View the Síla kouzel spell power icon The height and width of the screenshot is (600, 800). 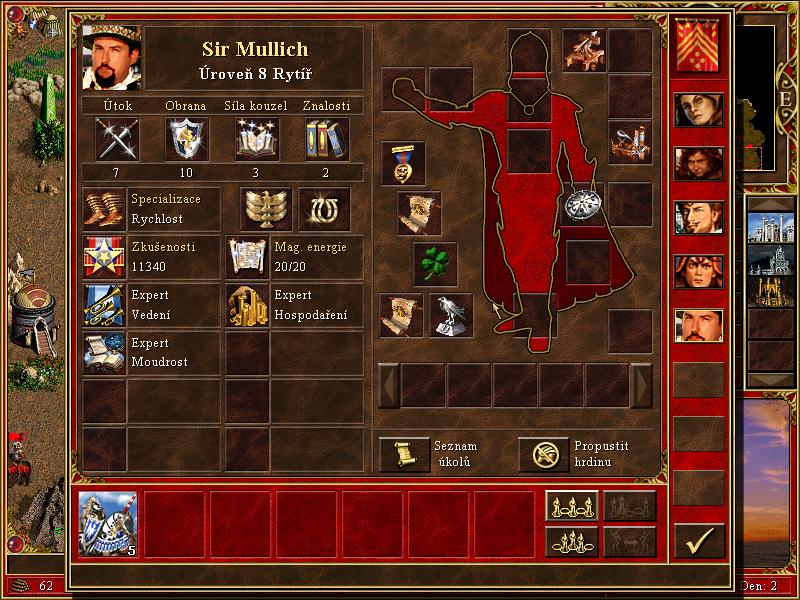256,138
